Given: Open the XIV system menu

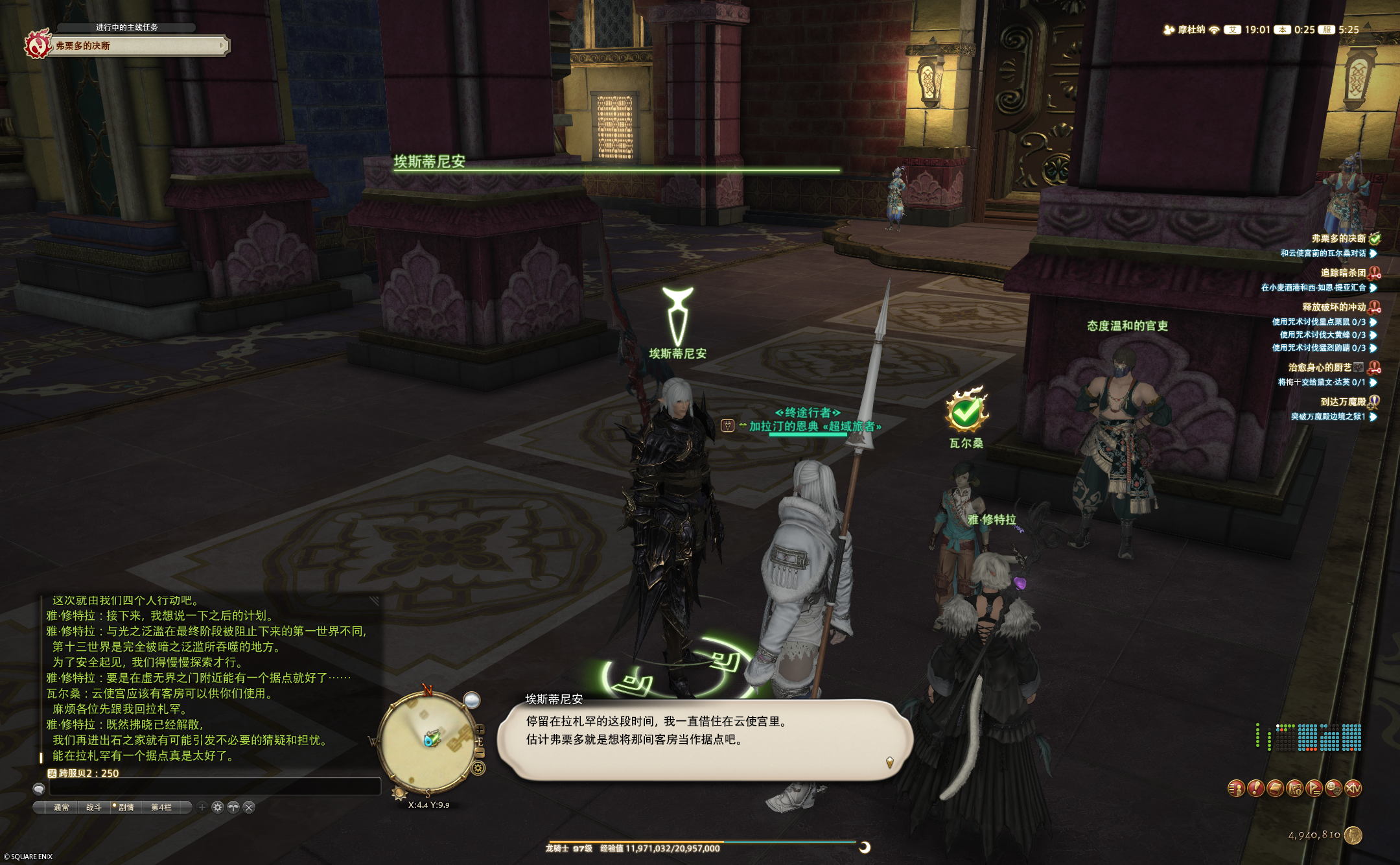Looking at the screenshot, I should click(x=1353, y=788).
